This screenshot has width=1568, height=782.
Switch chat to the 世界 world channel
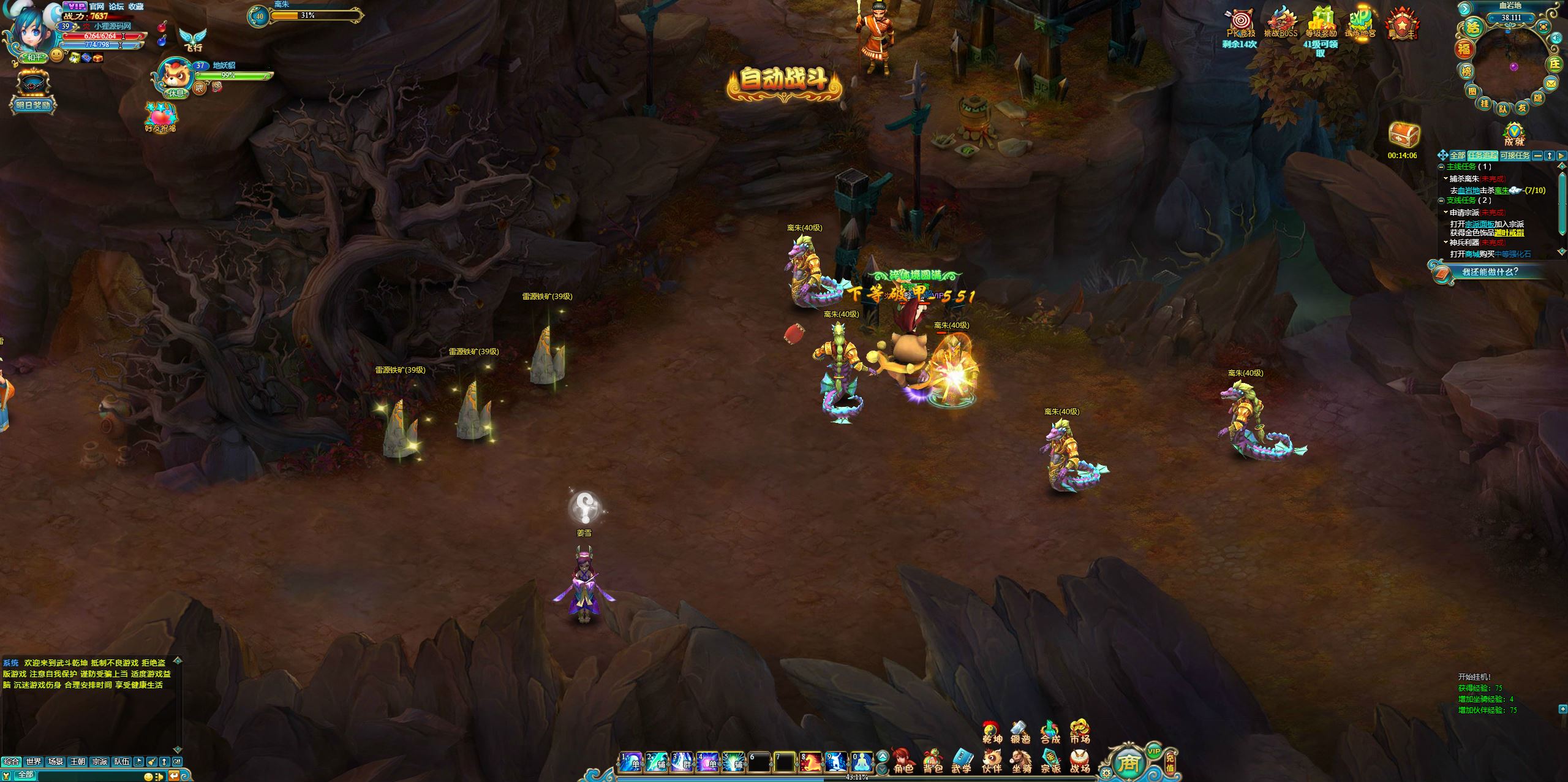point(33,761)
